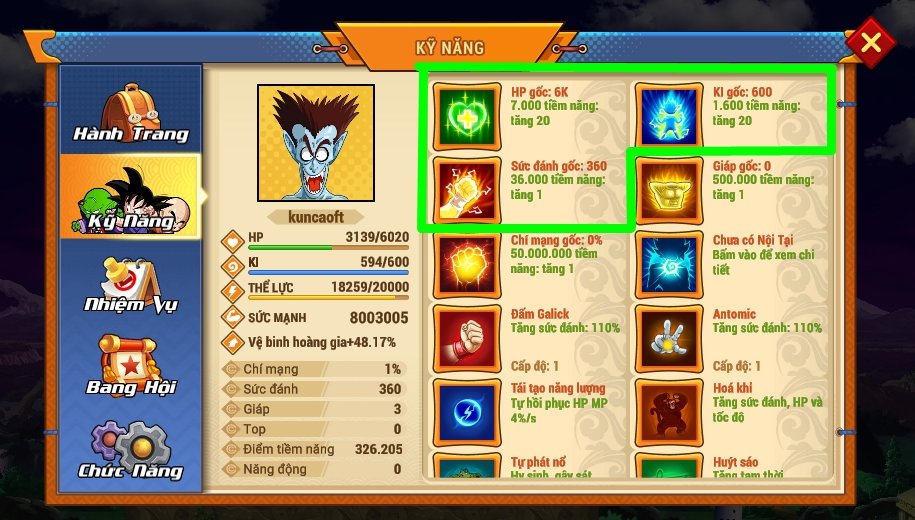The height and width of the screenshot is (520, 915).
Task: Select the Kỹ Năng tab
Action: pos(130,196)
